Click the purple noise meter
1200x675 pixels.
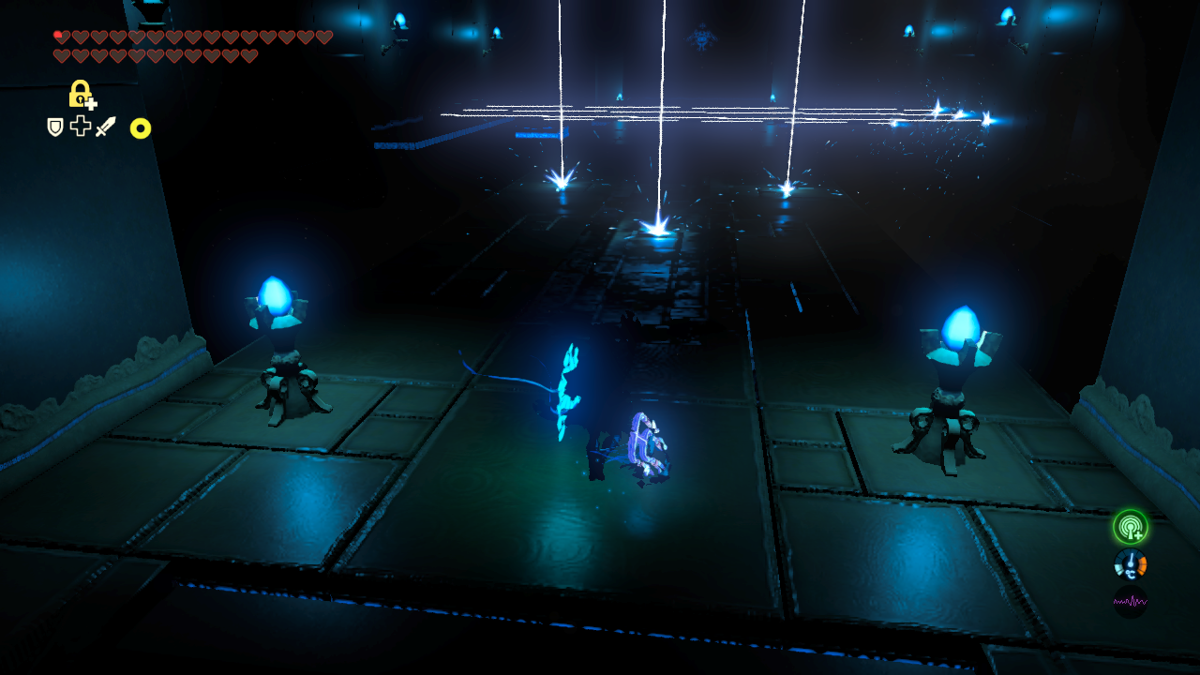(1130, 601)
